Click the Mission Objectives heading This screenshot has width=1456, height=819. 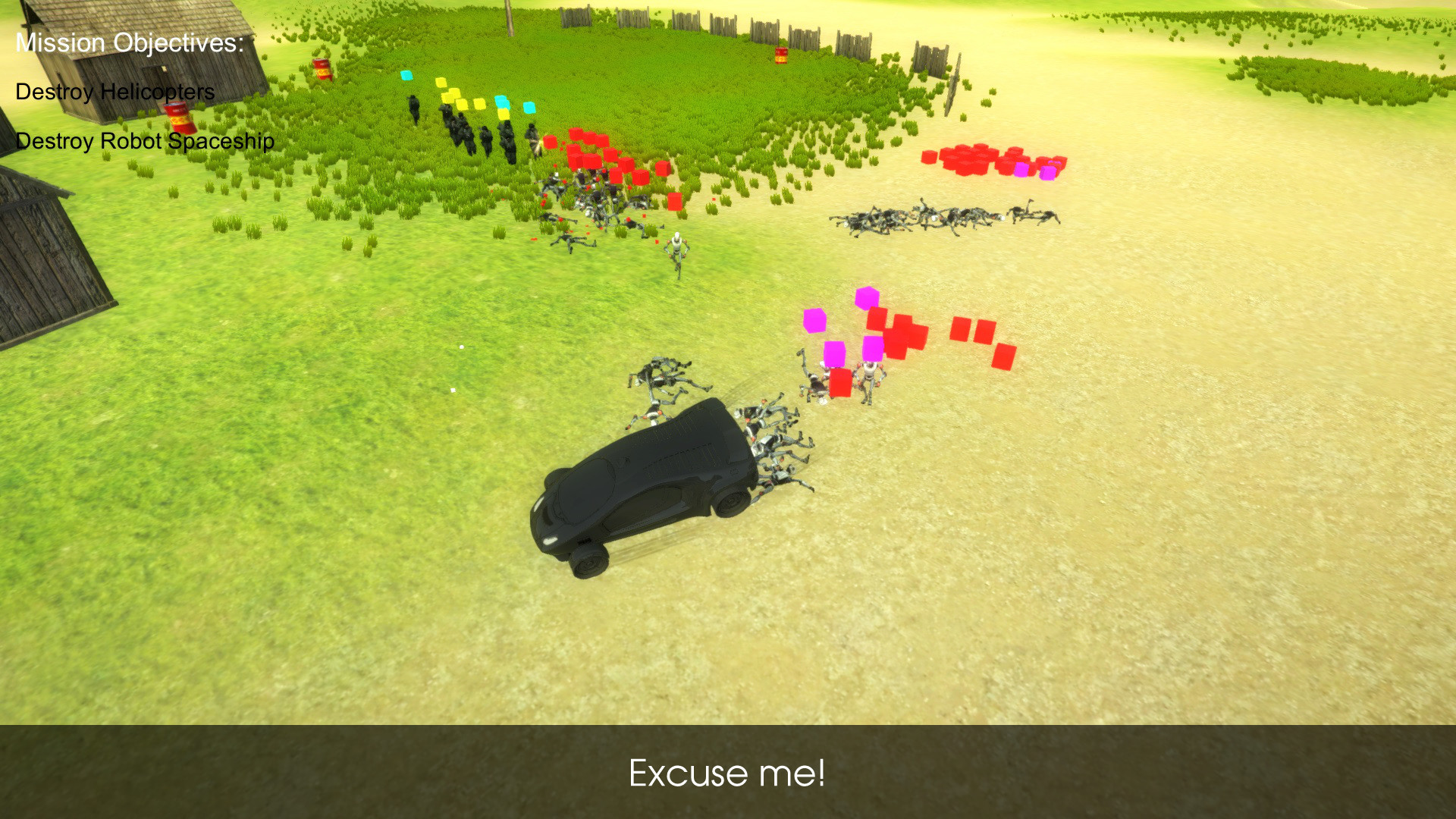[x=129, y=42]
